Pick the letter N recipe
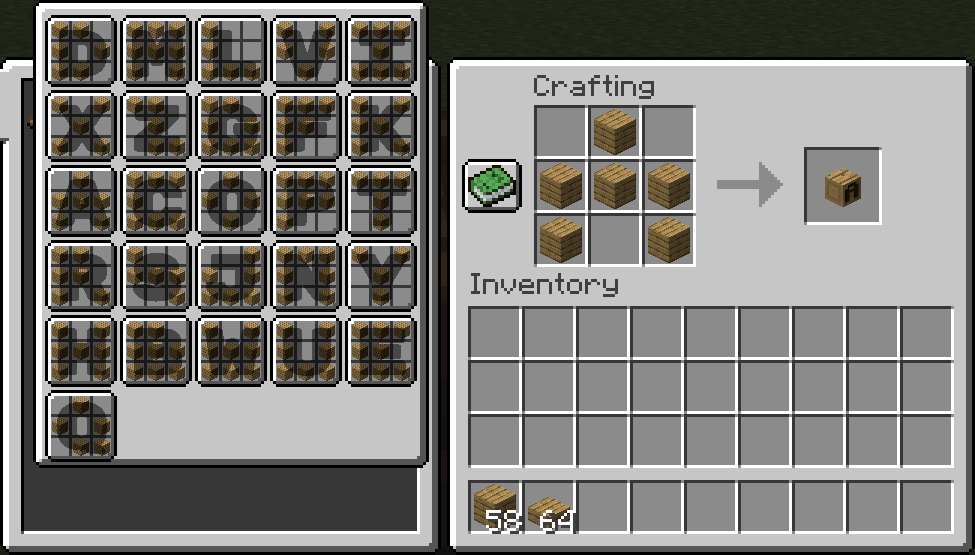Image resolution: width=975 pixels, height=555 pixels. pos(307,276)
